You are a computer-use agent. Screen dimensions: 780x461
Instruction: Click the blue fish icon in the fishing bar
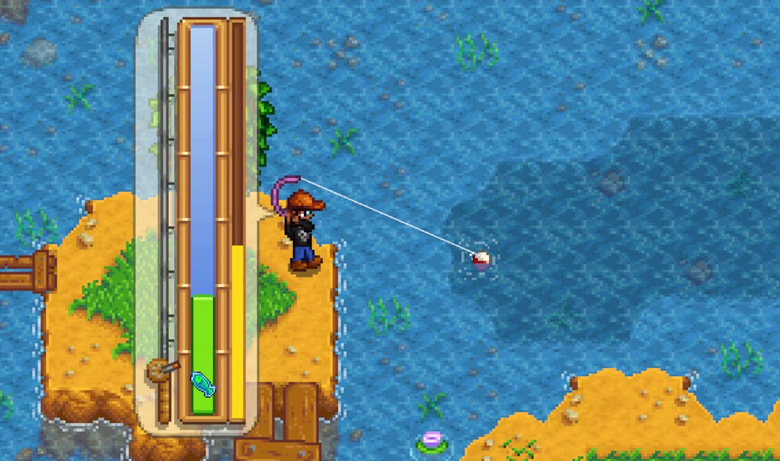tap(201, 383)
